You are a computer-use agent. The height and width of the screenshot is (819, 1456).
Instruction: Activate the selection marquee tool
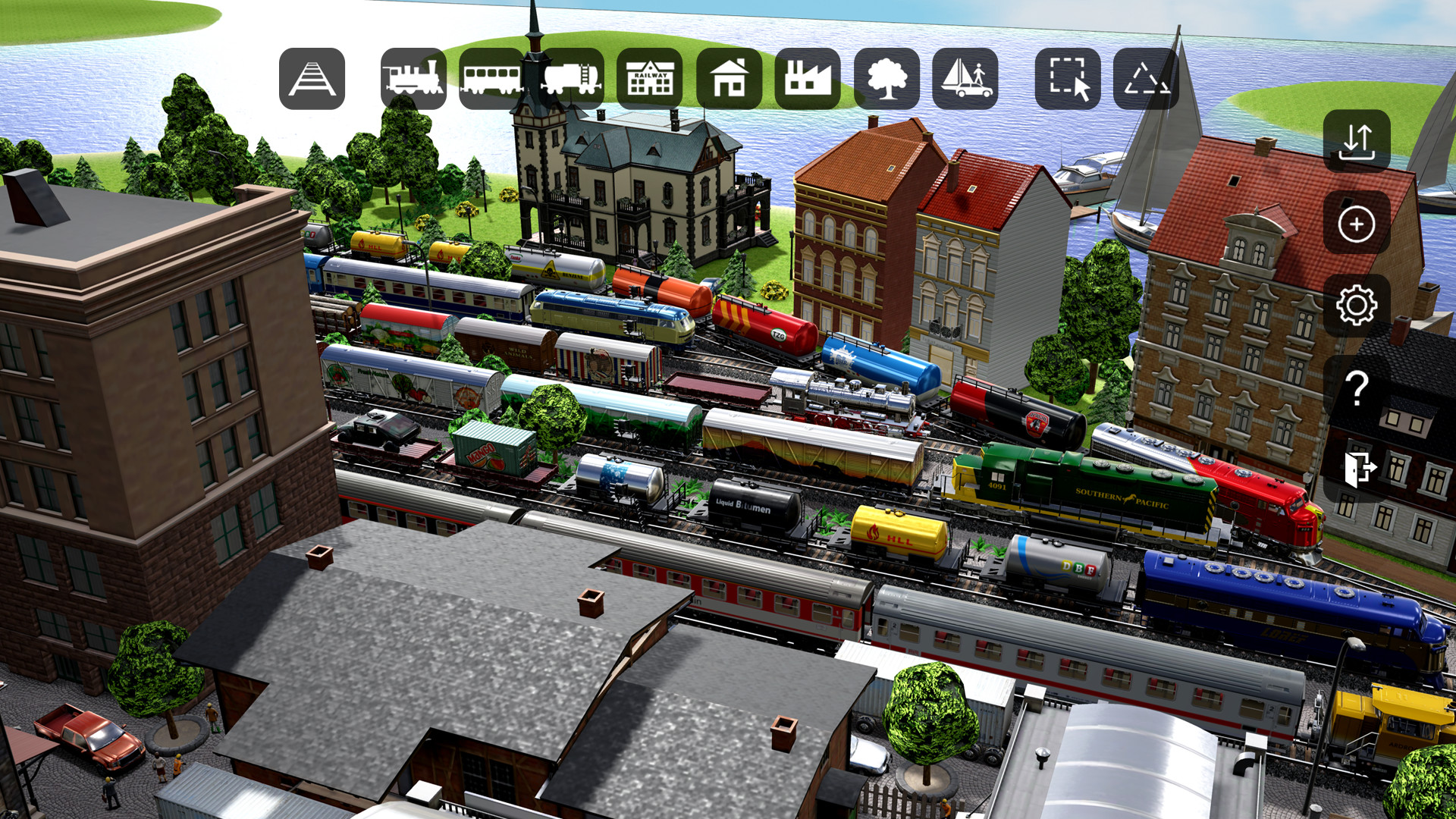point(1066,78)
